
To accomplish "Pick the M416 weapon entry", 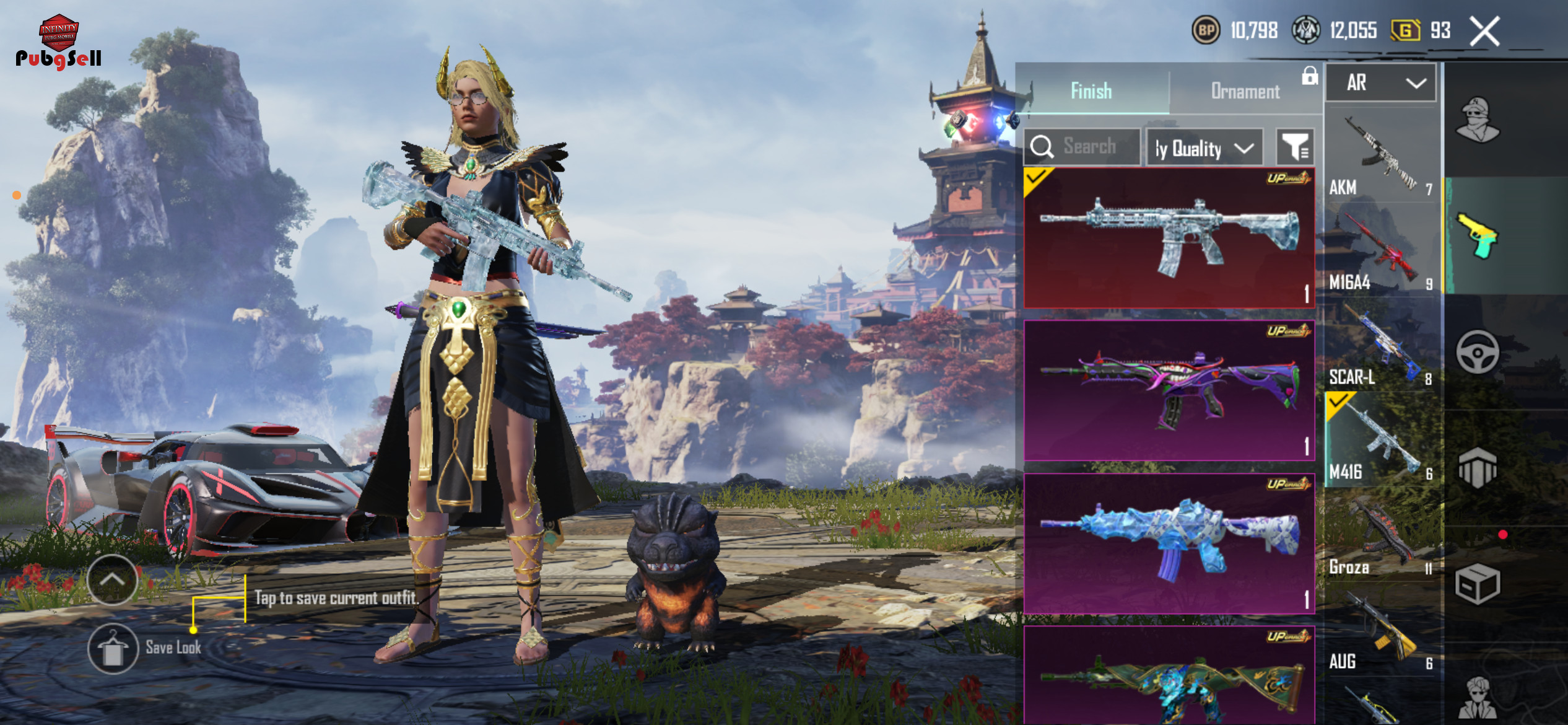I will [1382, 441].
